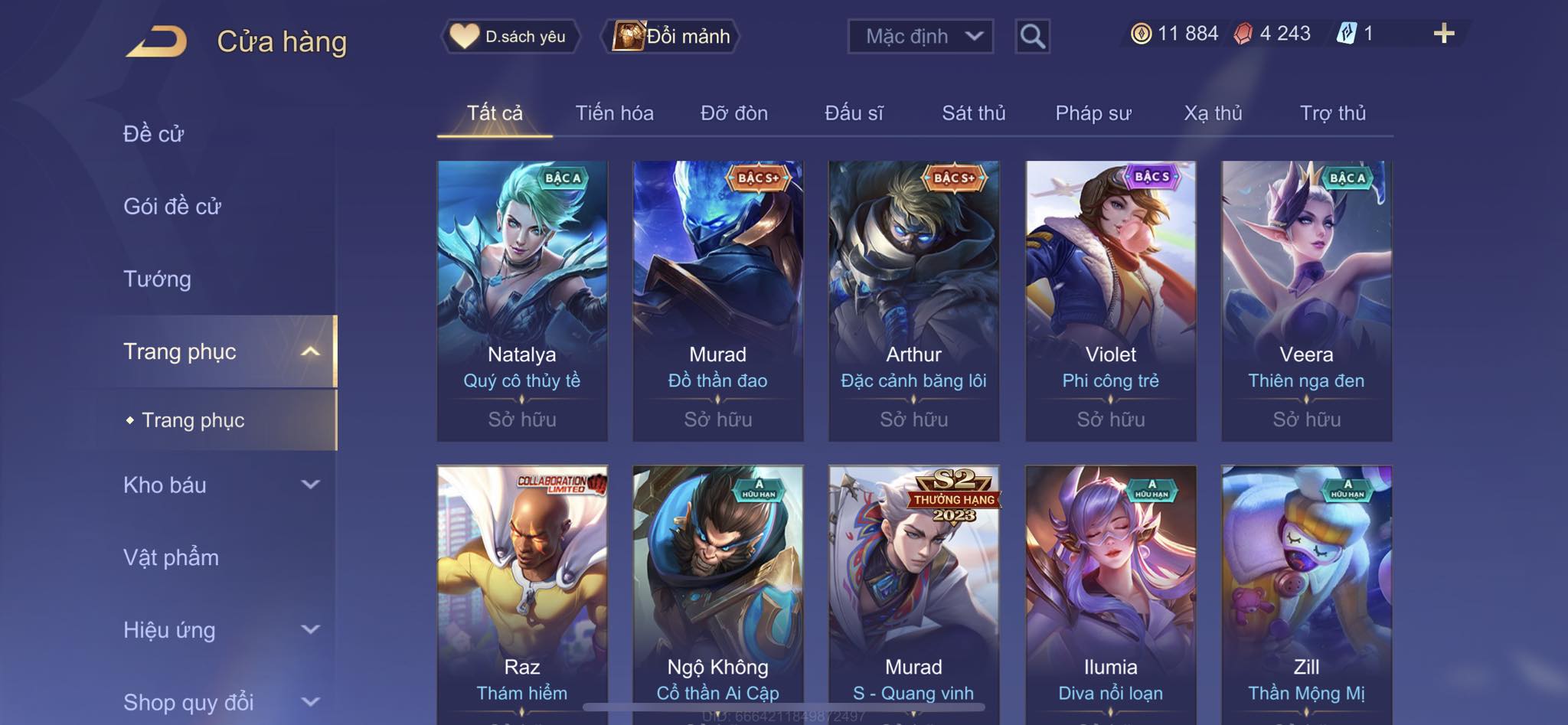Click the magnifying glass search button

1032,36
